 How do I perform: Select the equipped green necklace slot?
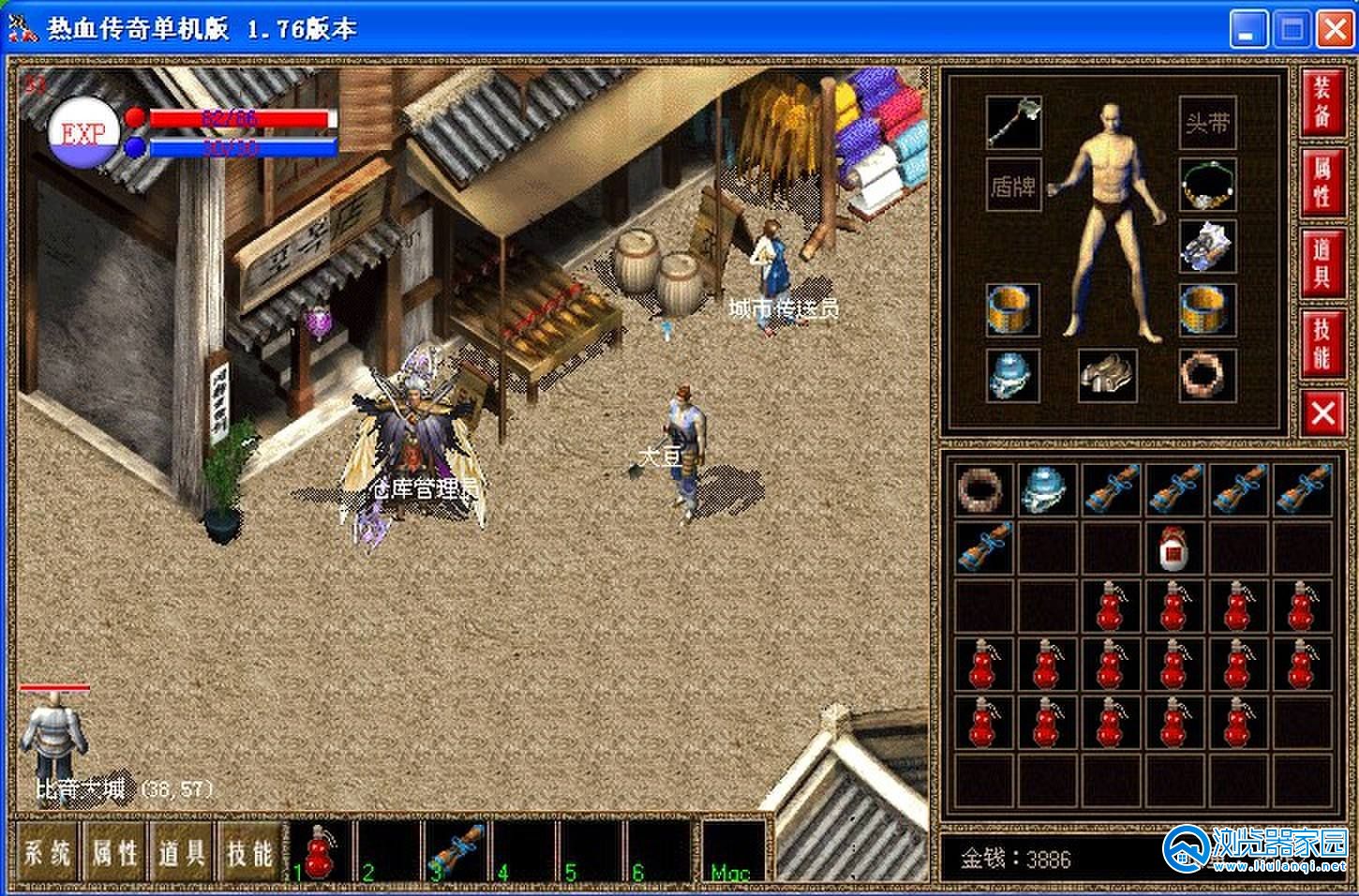point(1207,185)
